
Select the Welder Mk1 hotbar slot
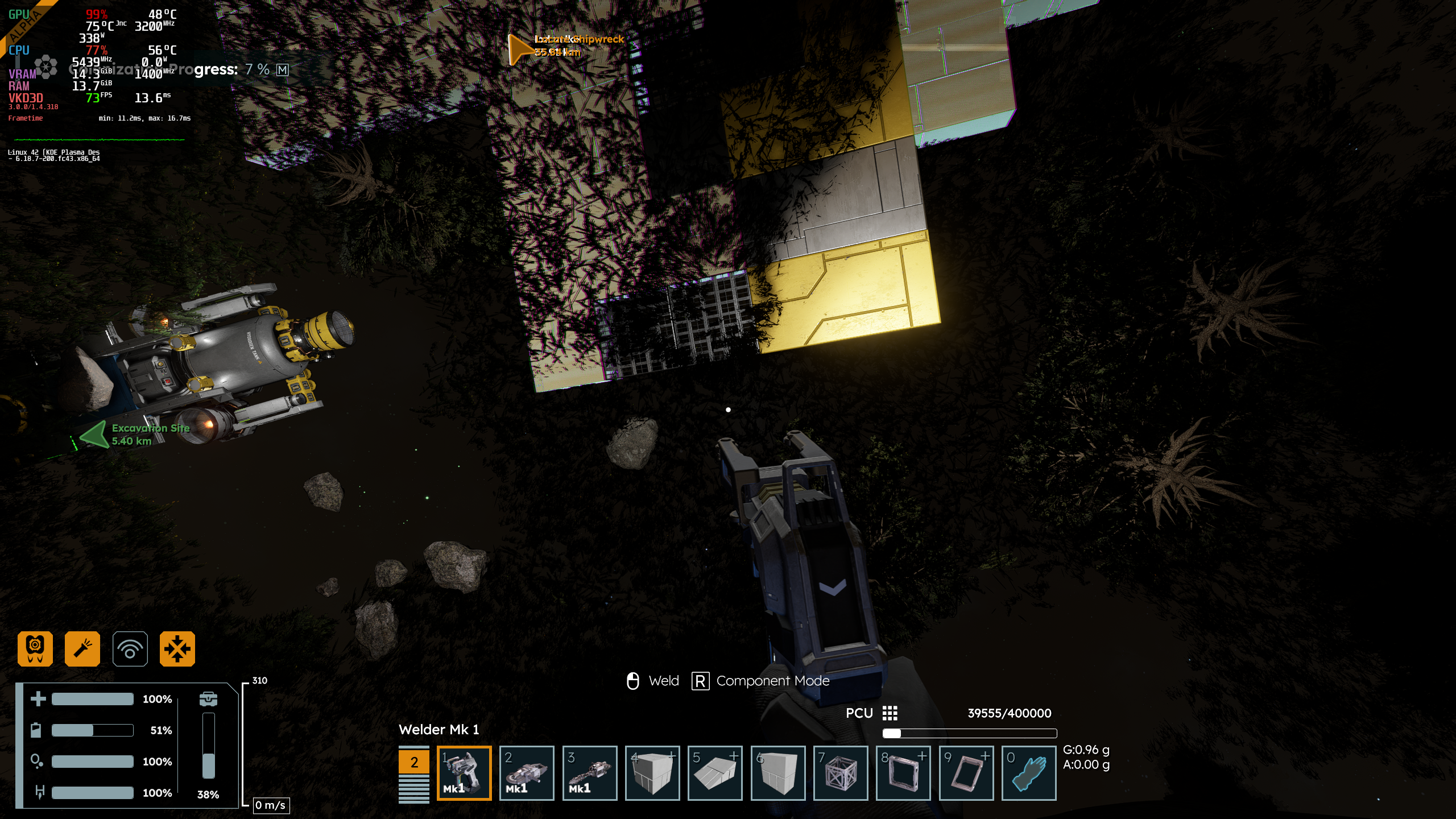464,773
